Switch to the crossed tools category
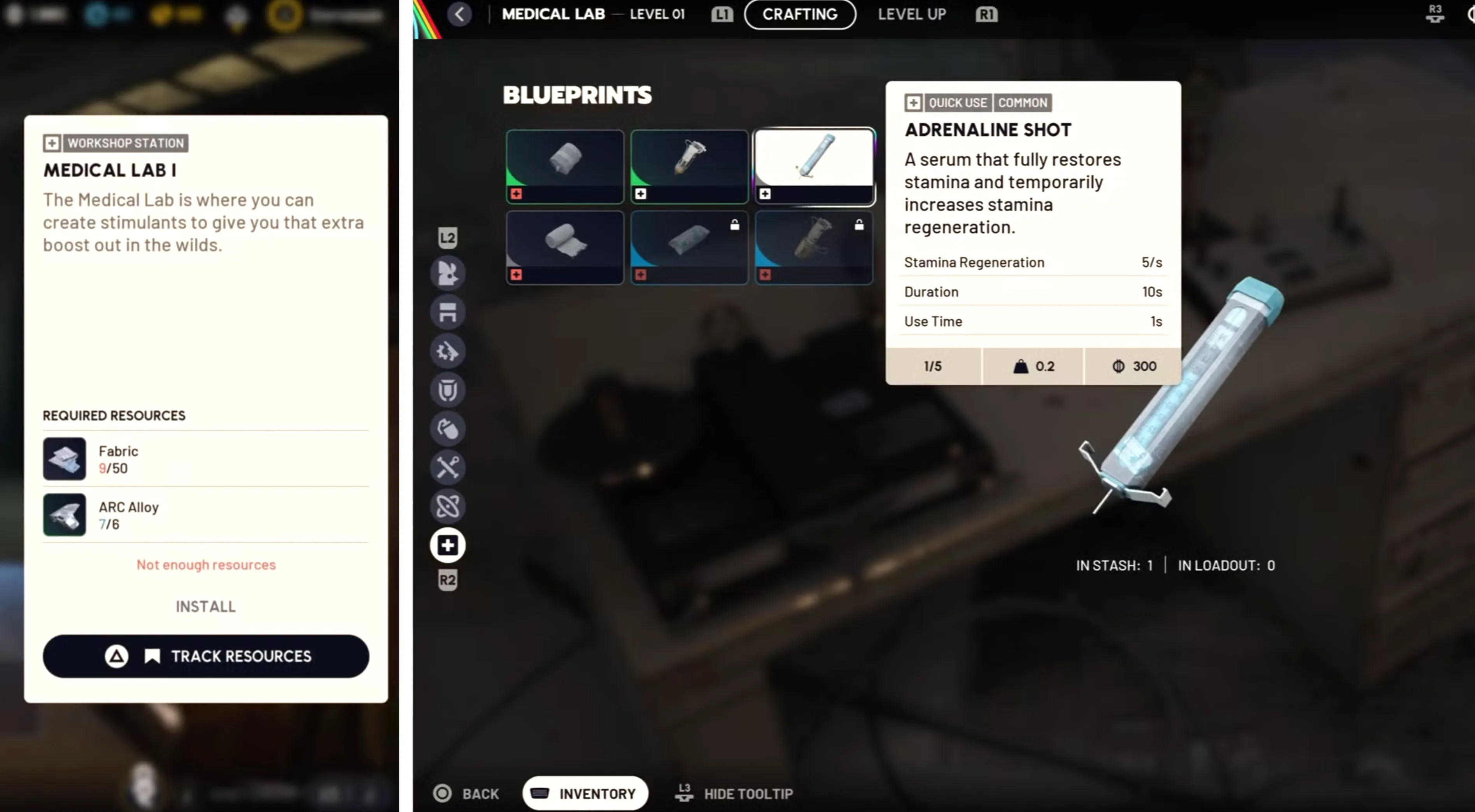This screenshot has width=1475, height=812. click(x=448, y=467)
